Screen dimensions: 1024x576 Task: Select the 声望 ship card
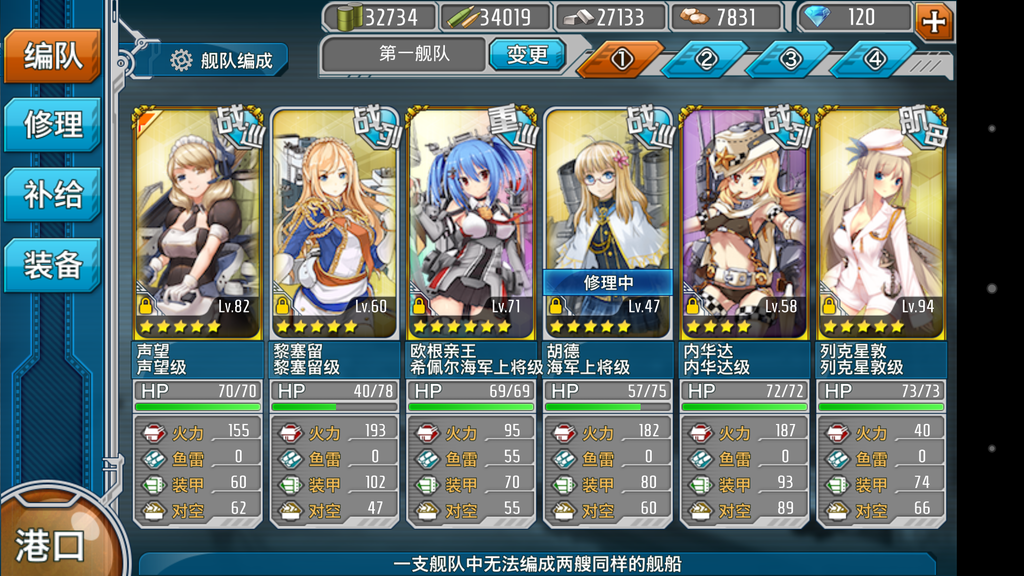198,230
